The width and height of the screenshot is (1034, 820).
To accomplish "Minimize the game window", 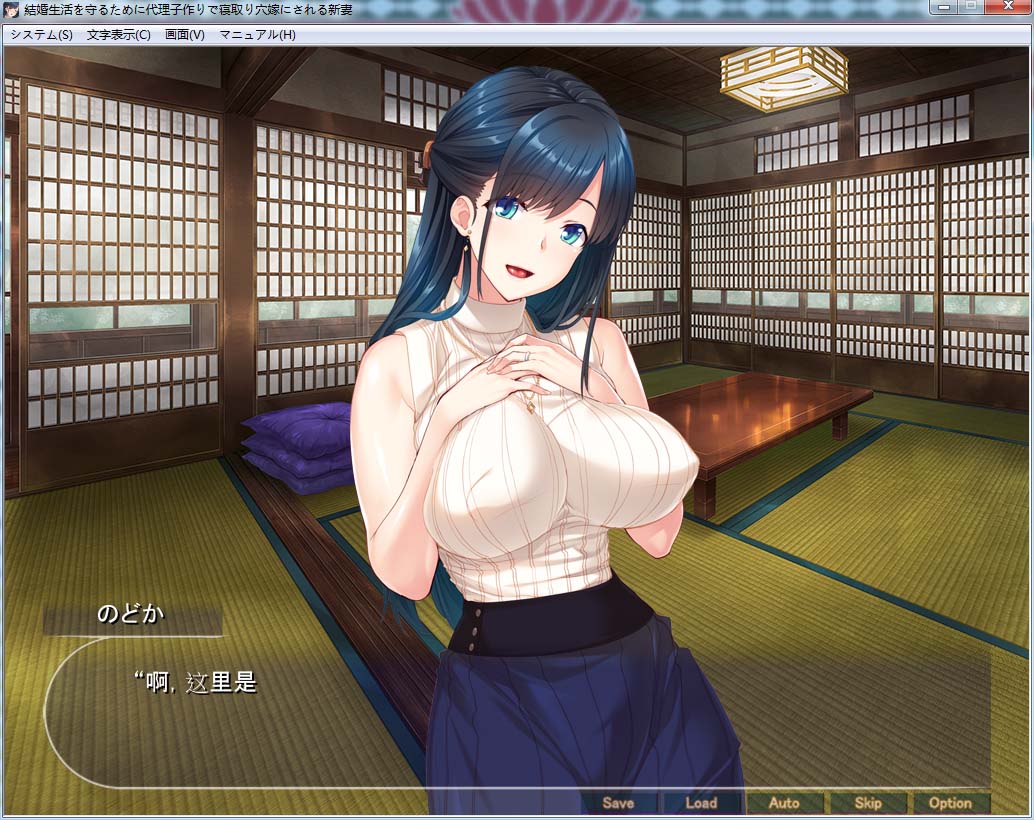I will [x=941, y=7].
